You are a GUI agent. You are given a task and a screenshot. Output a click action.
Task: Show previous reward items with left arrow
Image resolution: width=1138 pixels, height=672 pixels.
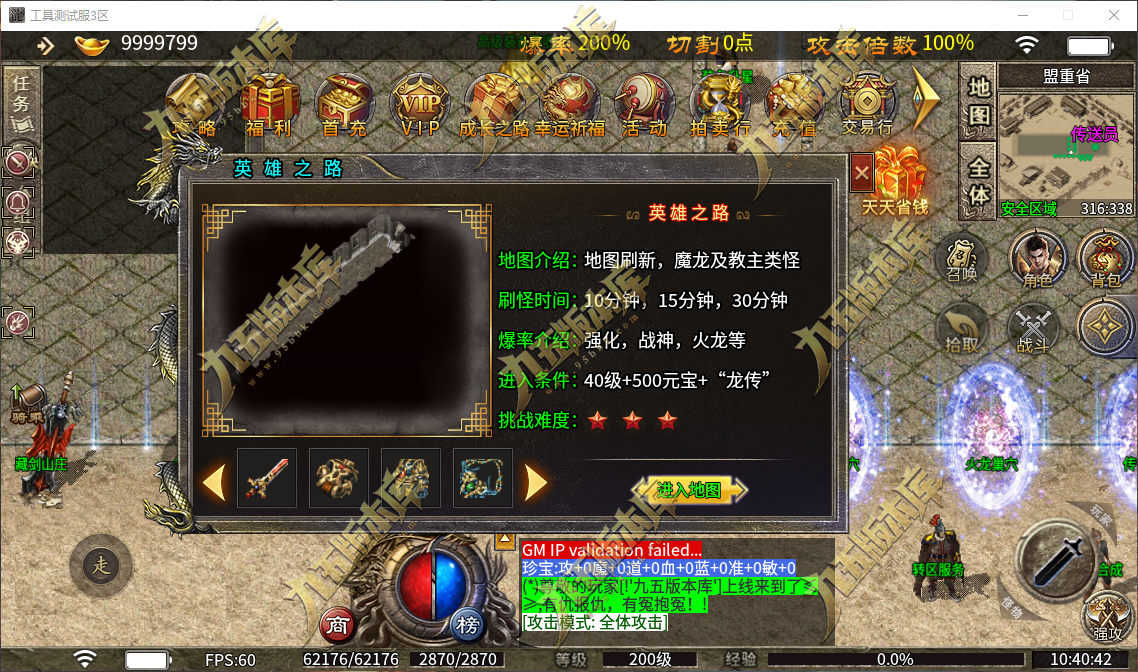213,482
